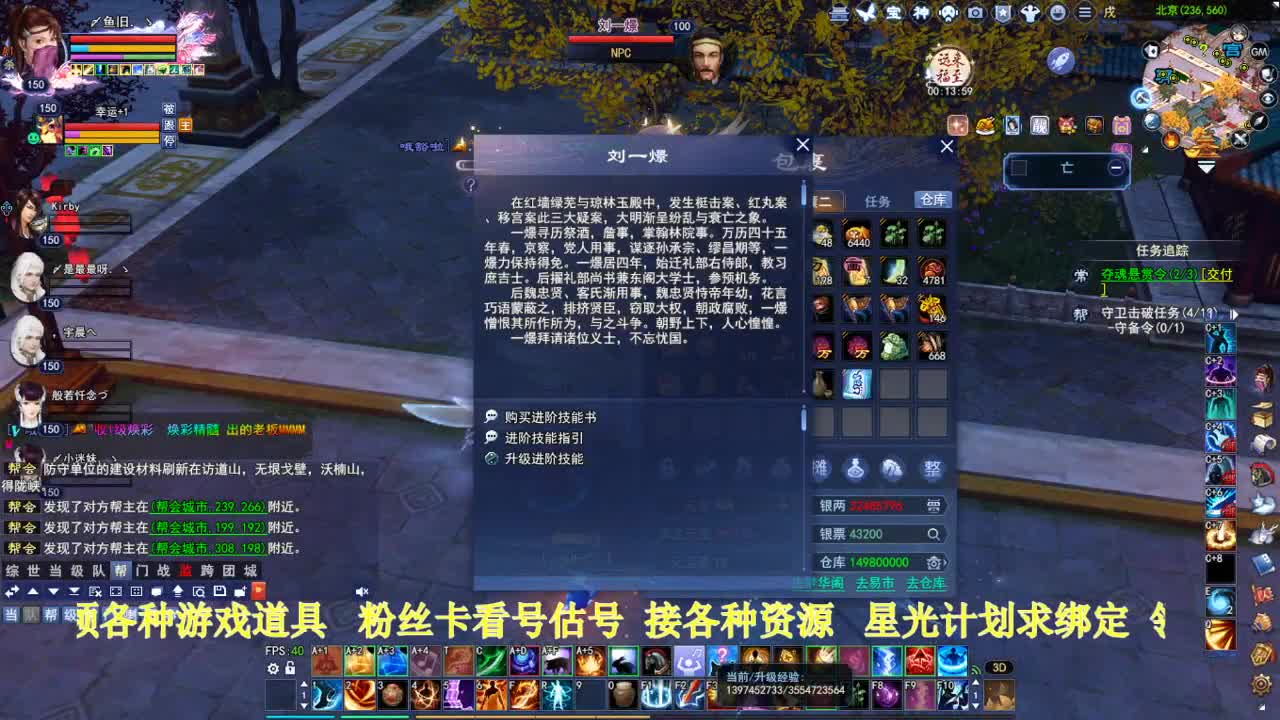Collapse the chat window with the down arrow
Image resolution: width=1280 pixels, height=720 pixels.
click(54, 591)
